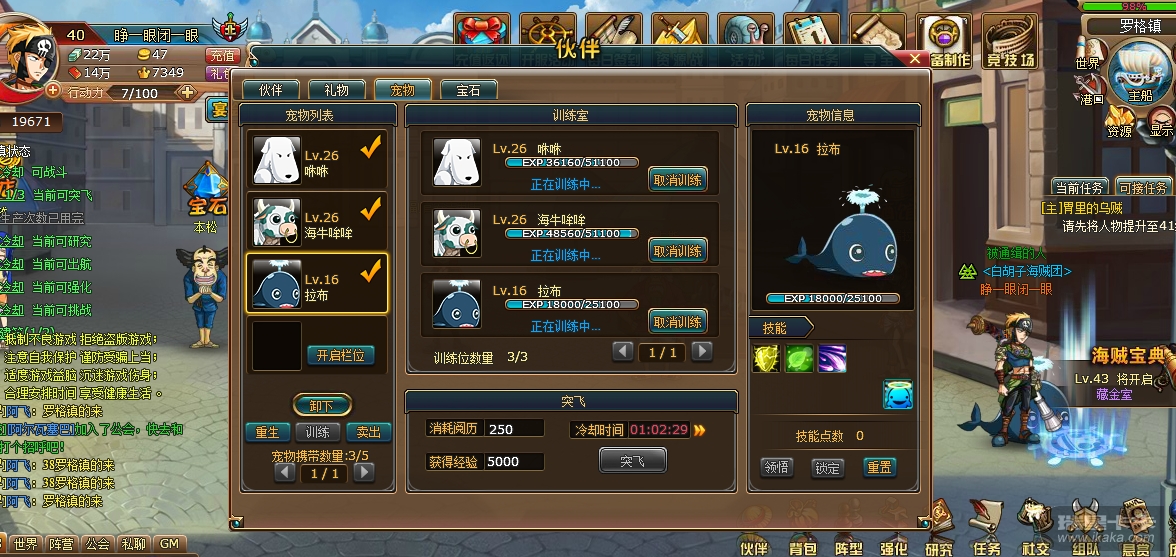Select the yellow shield pet skill icon
Image resolution: width=1176 pixels, height=557 pixels.
[x=767, y=359]
